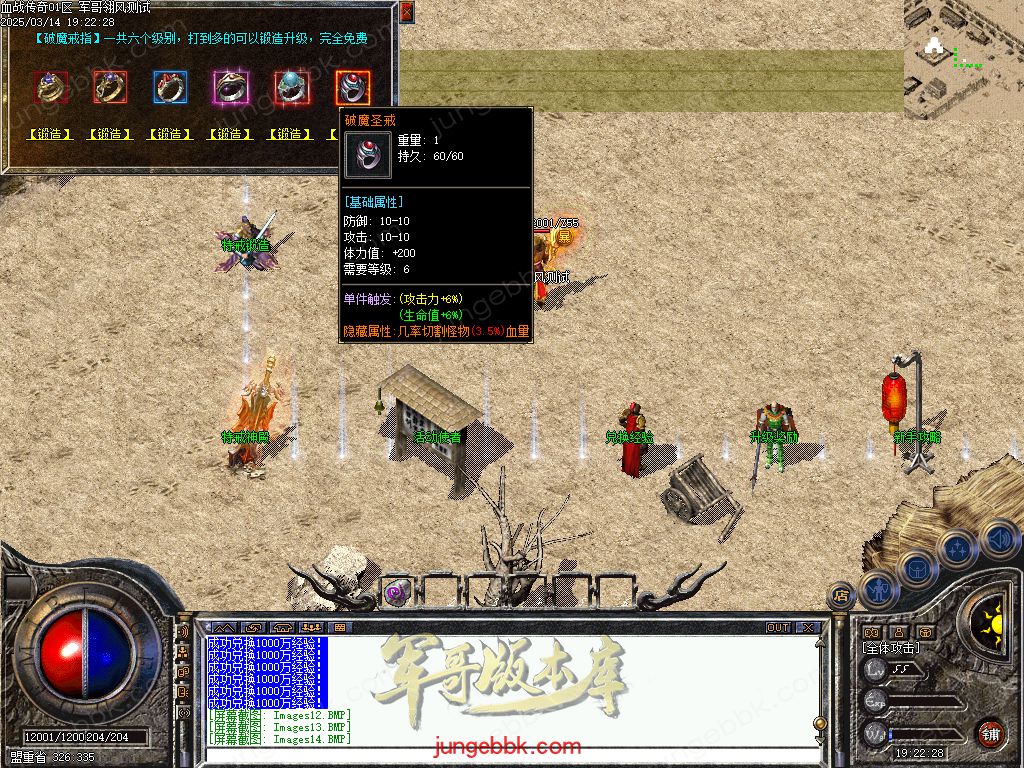Click the X button beside OUT
1024x768 pixels.
(806, 628)
